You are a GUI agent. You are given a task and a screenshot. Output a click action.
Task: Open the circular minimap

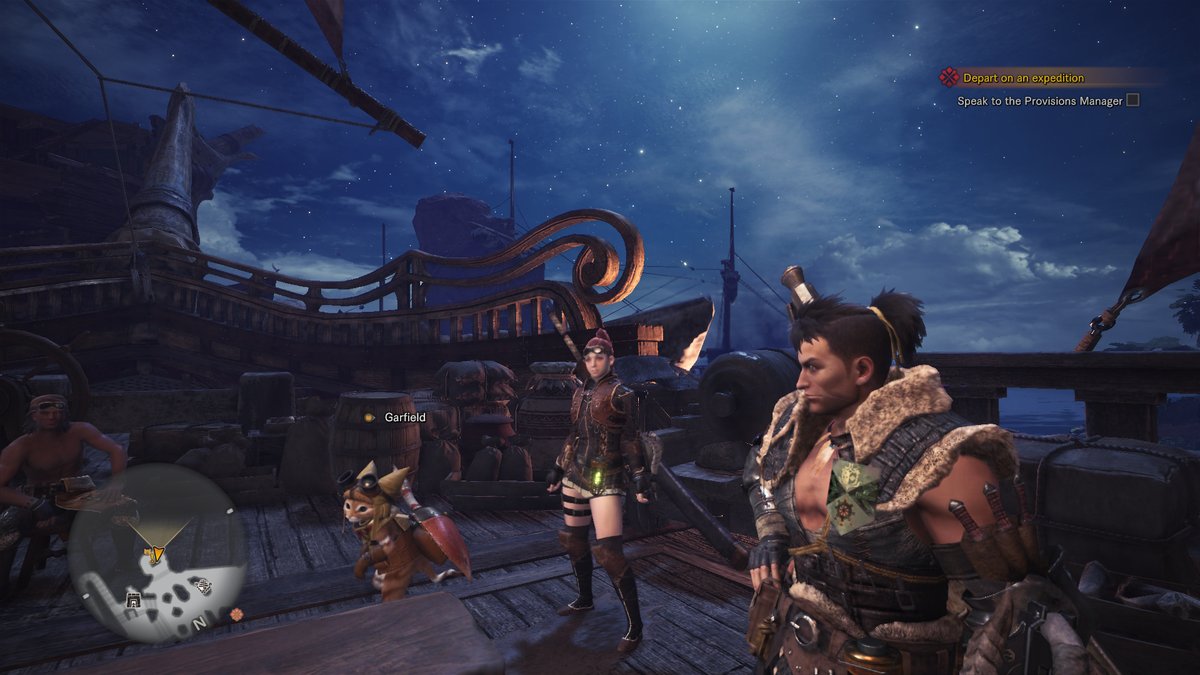[x=157, y=552]
